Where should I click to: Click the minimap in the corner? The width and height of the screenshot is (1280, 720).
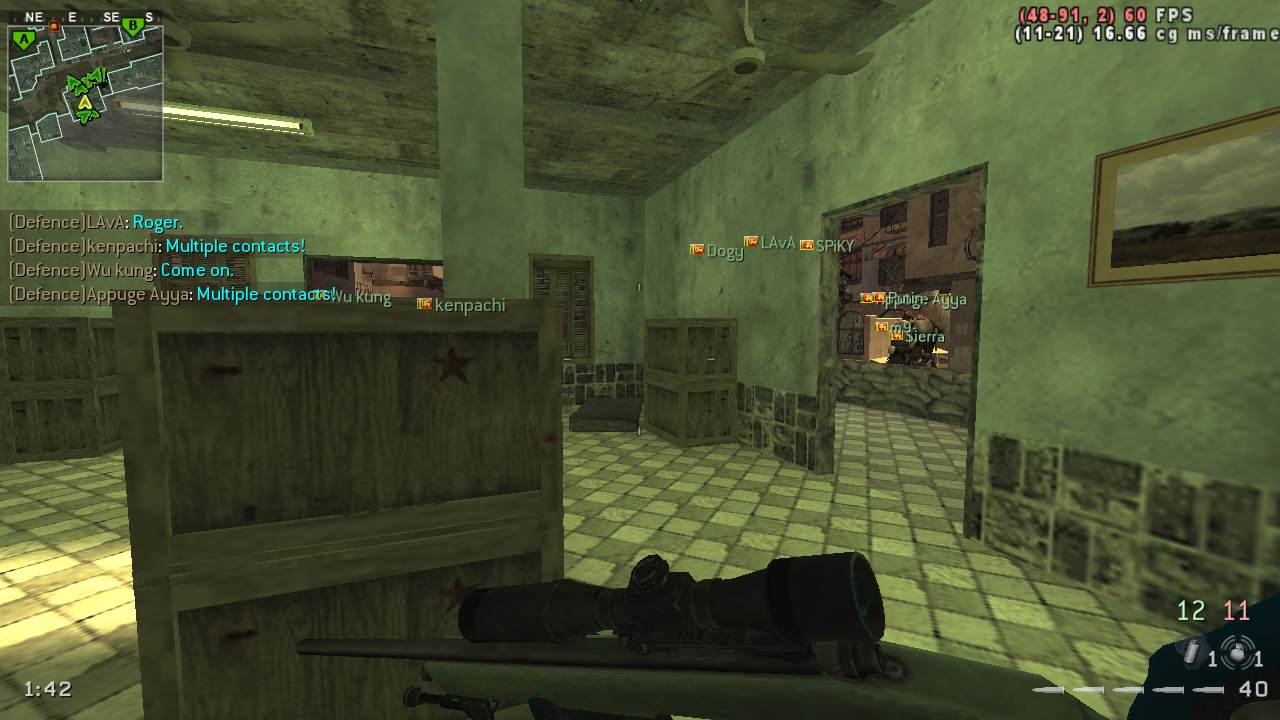click(85, 103)
